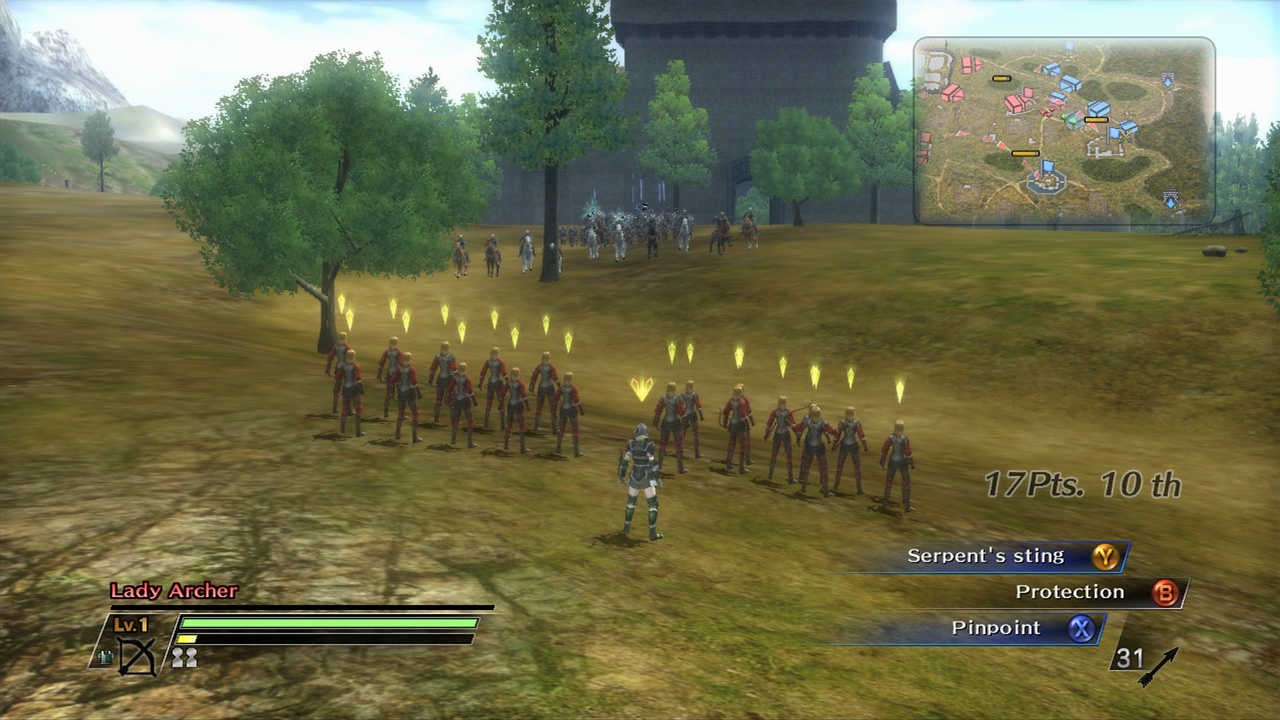Click the red directional wedge icon on the minimap
The height and width of the screenshot is (720, 1280).
(x=1003, y=145)
